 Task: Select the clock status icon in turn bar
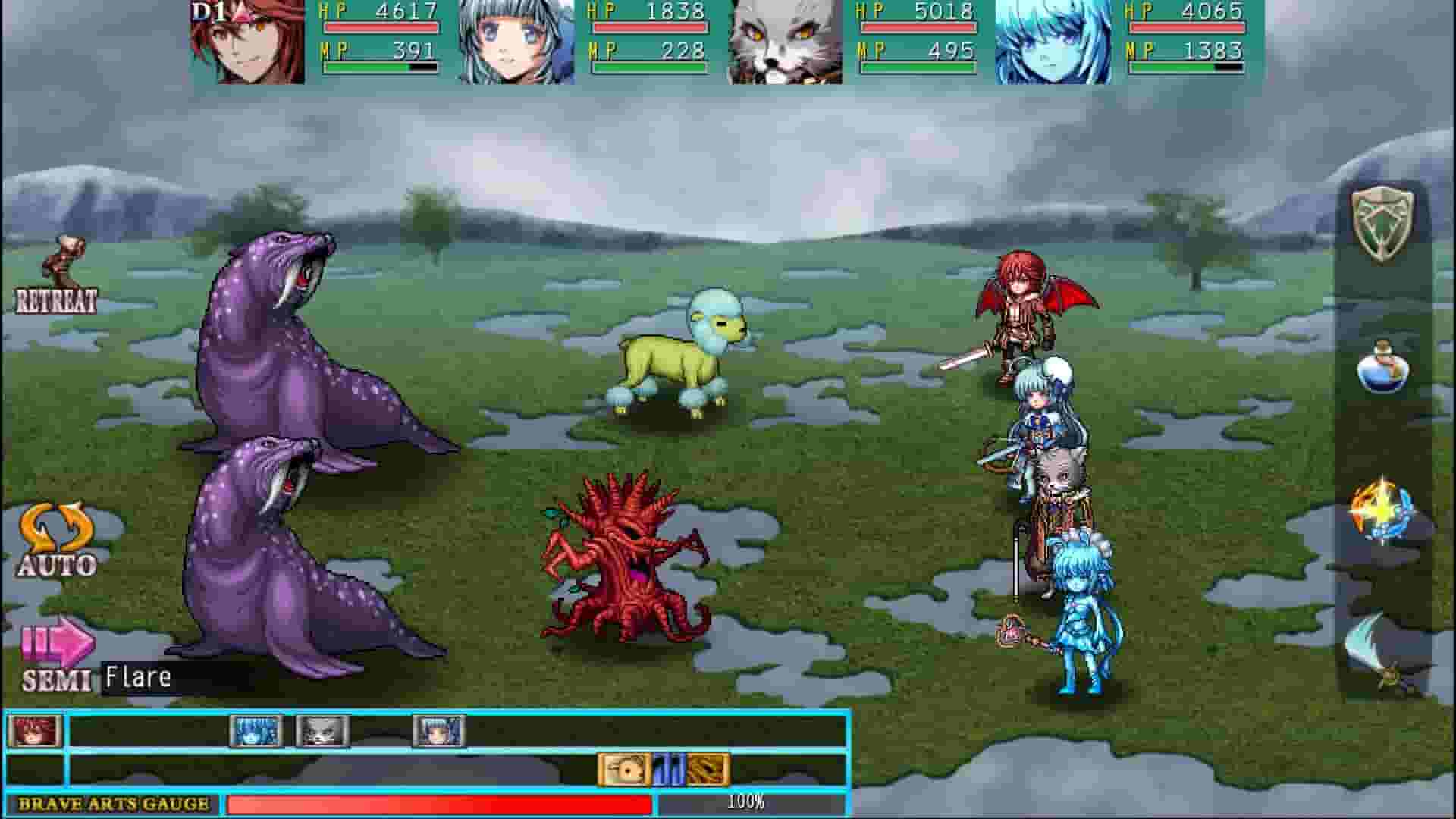[x=622, y=767]
